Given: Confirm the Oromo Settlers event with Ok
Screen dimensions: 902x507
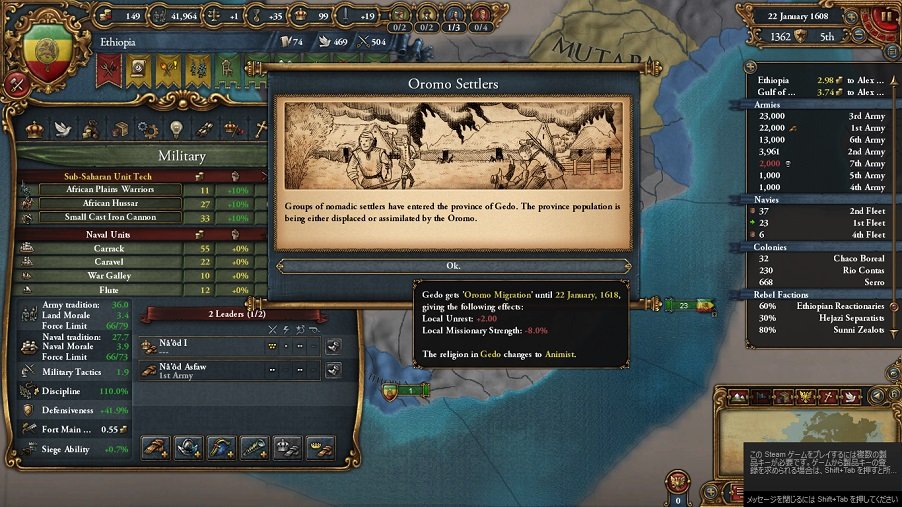Looking at the screenshot, I should coord(453,266).
